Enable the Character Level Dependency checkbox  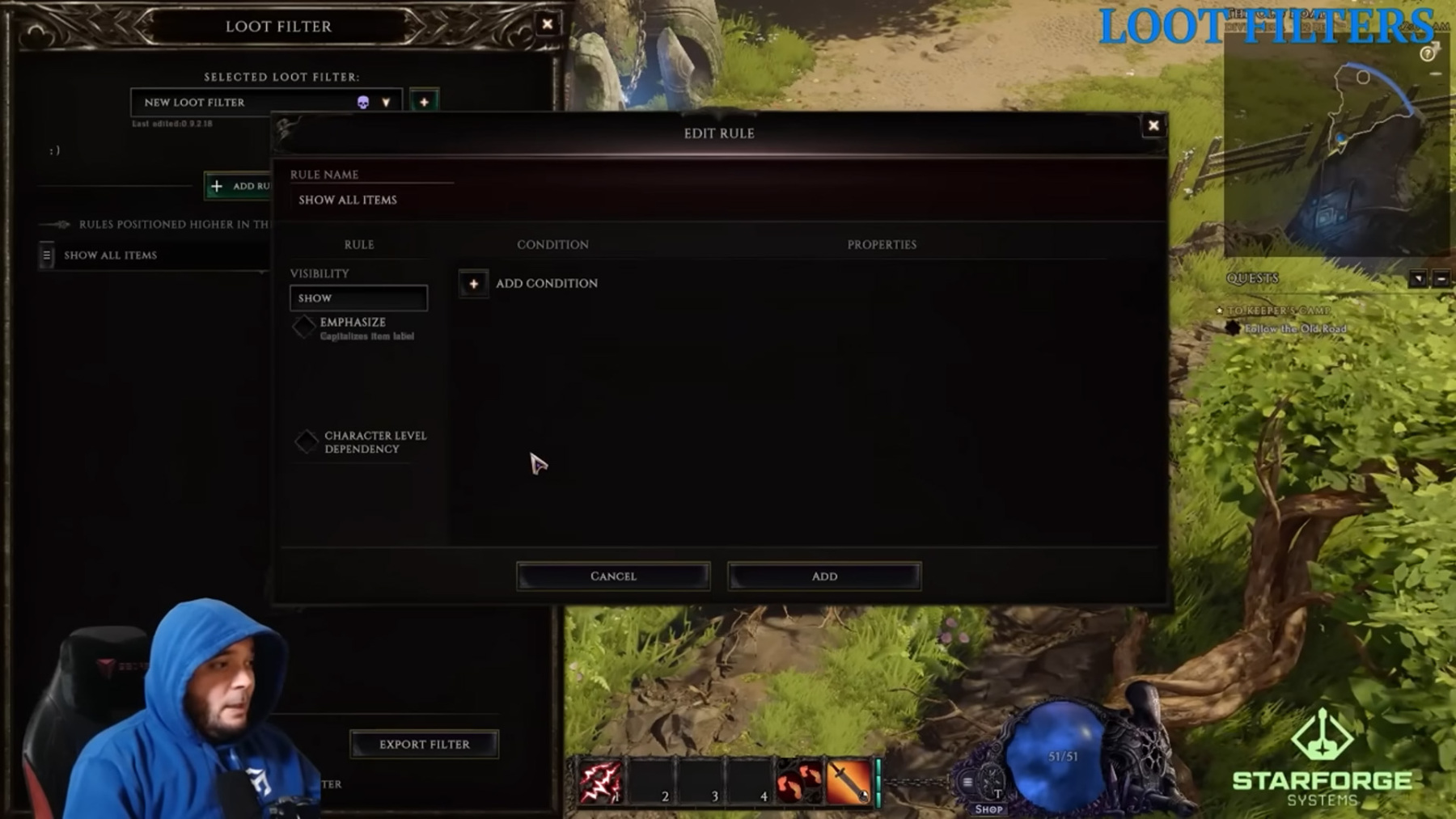coord(307,441)
